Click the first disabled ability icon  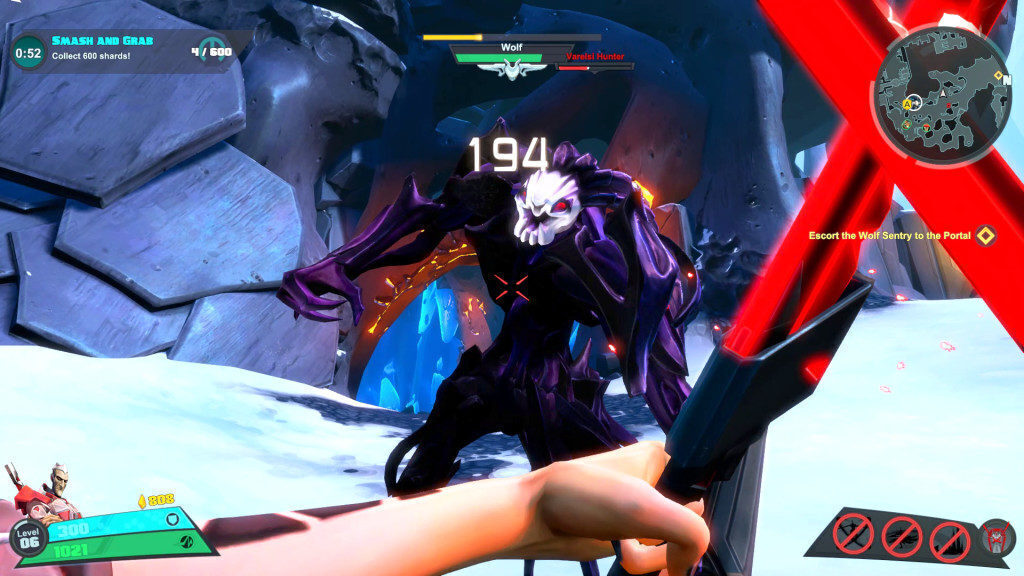[853, 534]
